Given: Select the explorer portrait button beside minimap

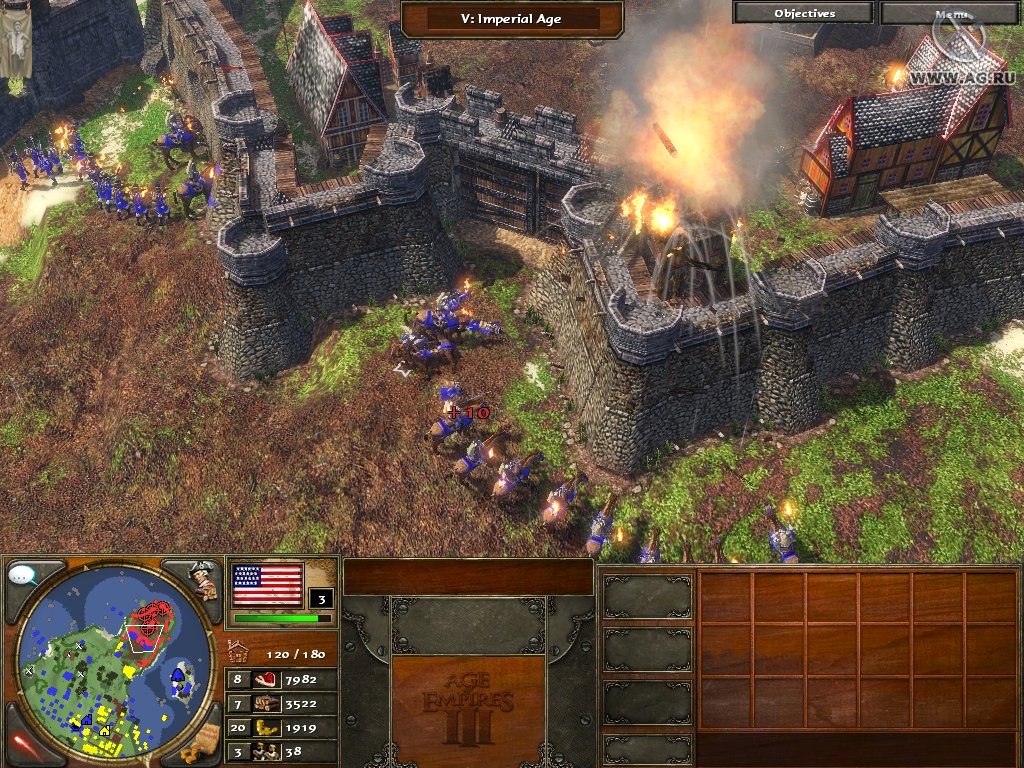Looking at the screenshot, I should pyautogui.click(x=205, y=580).
